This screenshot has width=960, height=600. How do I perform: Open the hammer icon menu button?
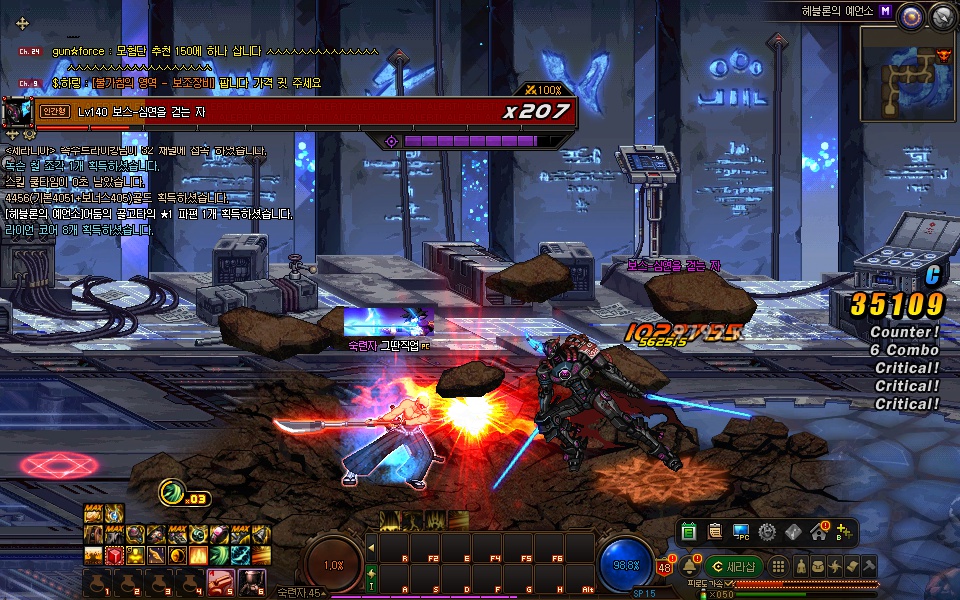868,567
